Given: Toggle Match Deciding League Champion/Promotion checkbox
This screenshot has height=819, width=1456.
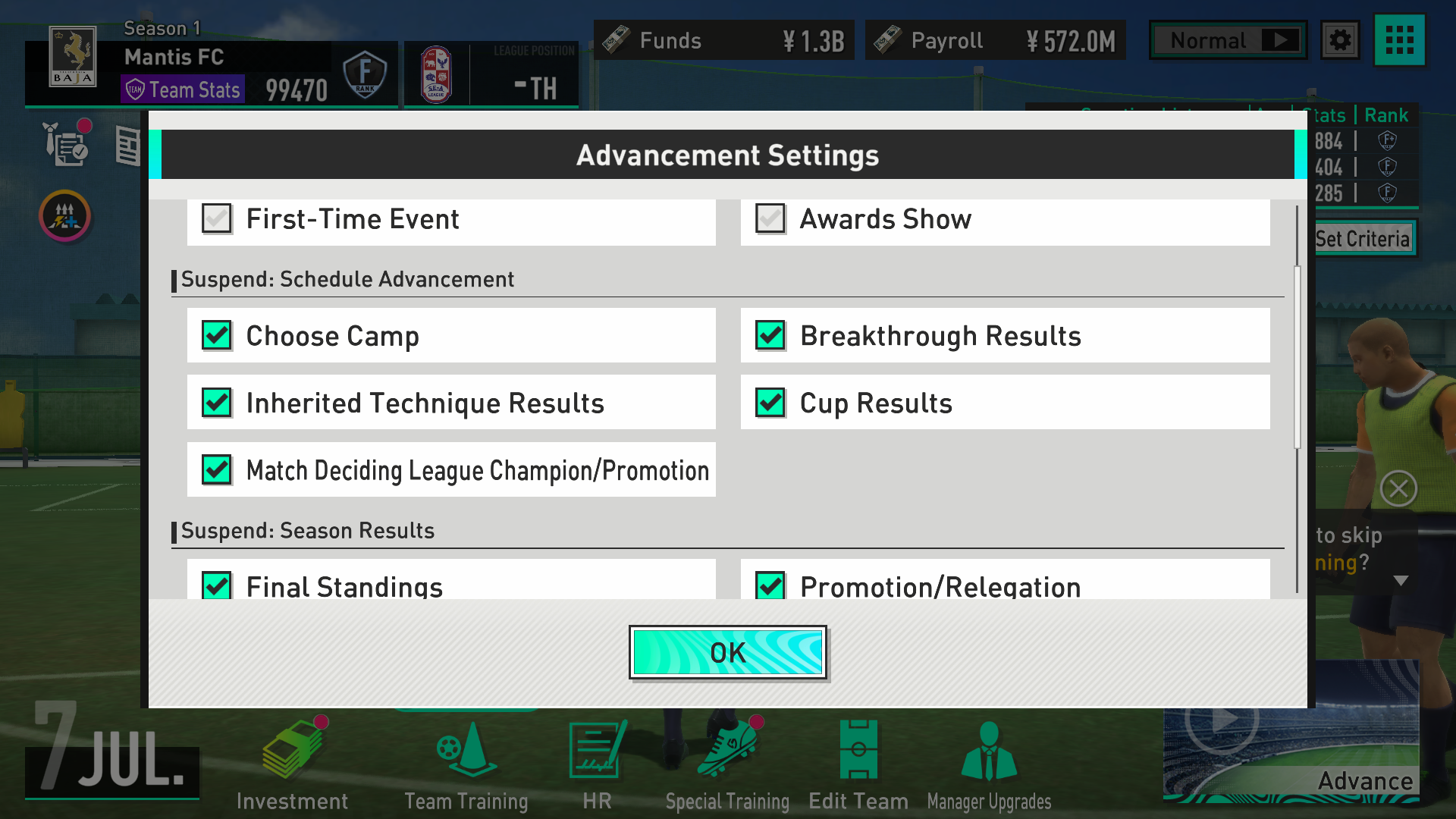Looking at the screenshot, I should pyautogui.click(x=217, y=470).
